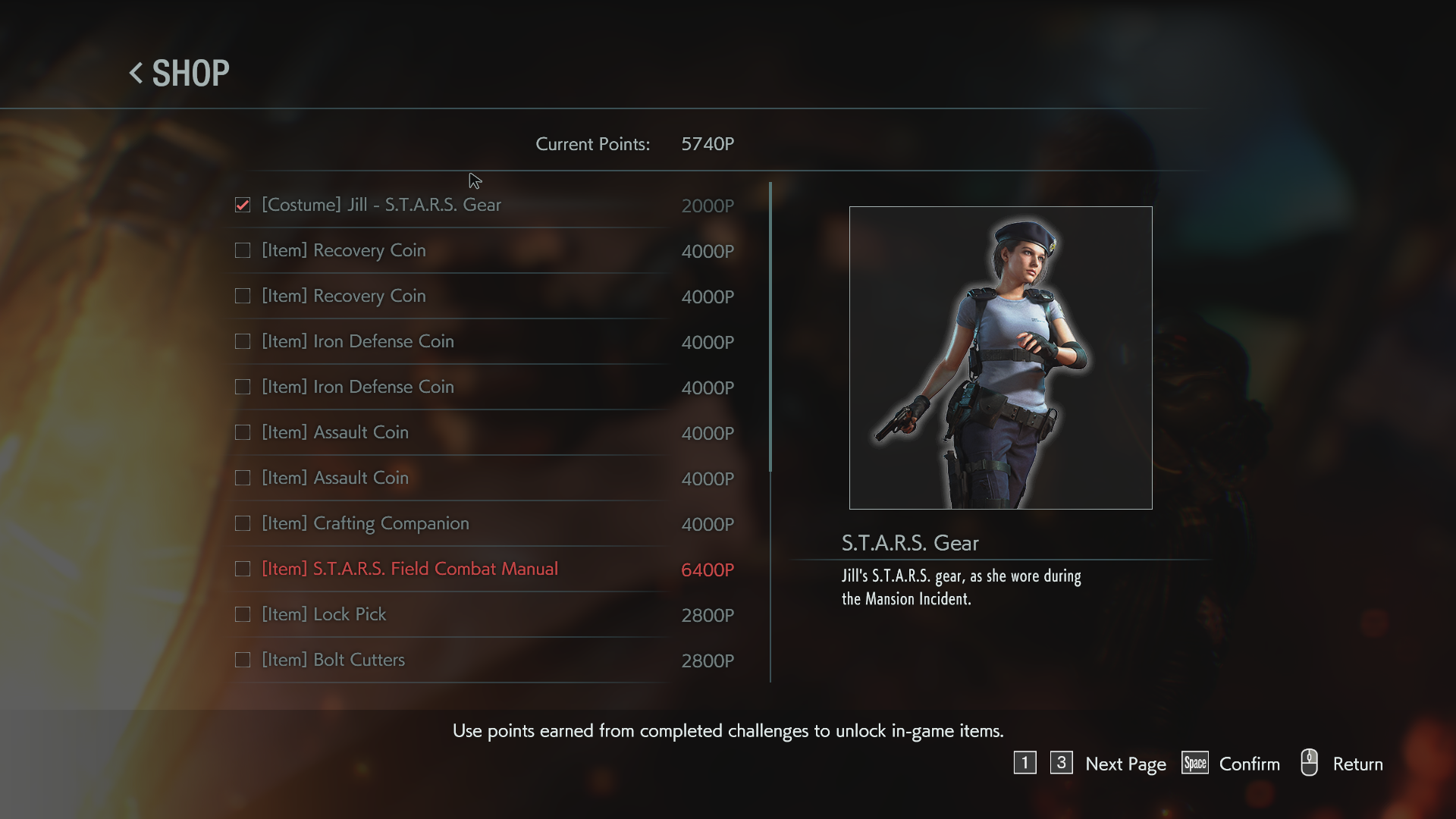Check the first Assault Coin checkbox
Screen dimensions: 1456x819
[x=243, y=432]
